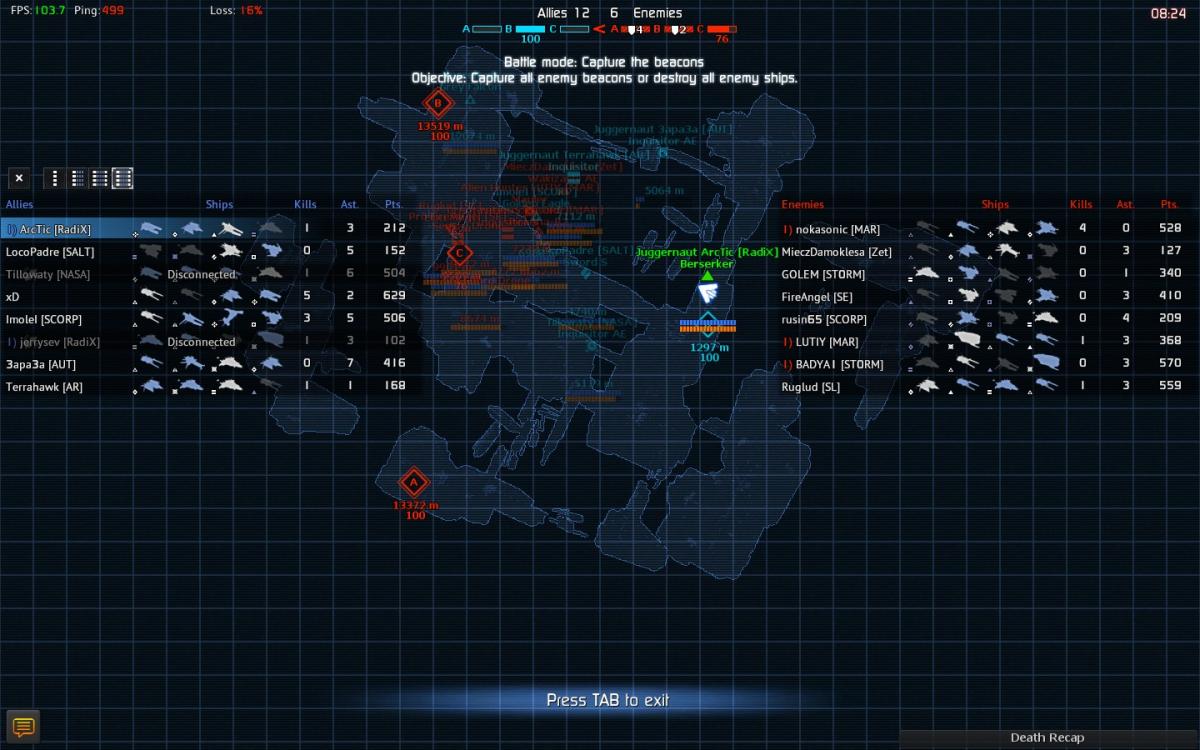The image size is (1200, 750).
Task: Select the highlighted full-detail scoreboard view
Action: (x=122, y=179)
